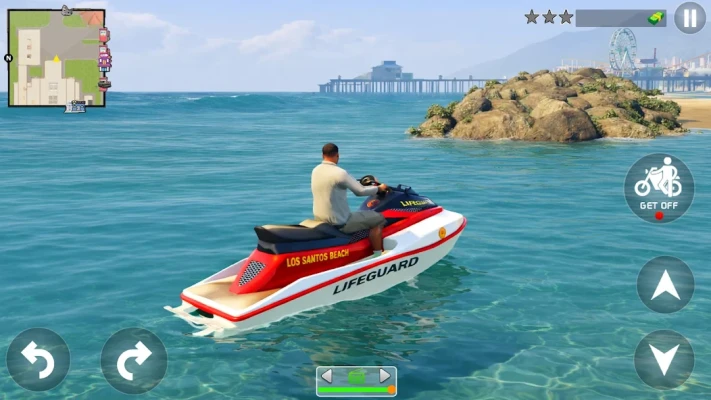Accelerate with the up arrow button
The width and height of the screenshot is (711, 400).
click(x=665, y=285)
